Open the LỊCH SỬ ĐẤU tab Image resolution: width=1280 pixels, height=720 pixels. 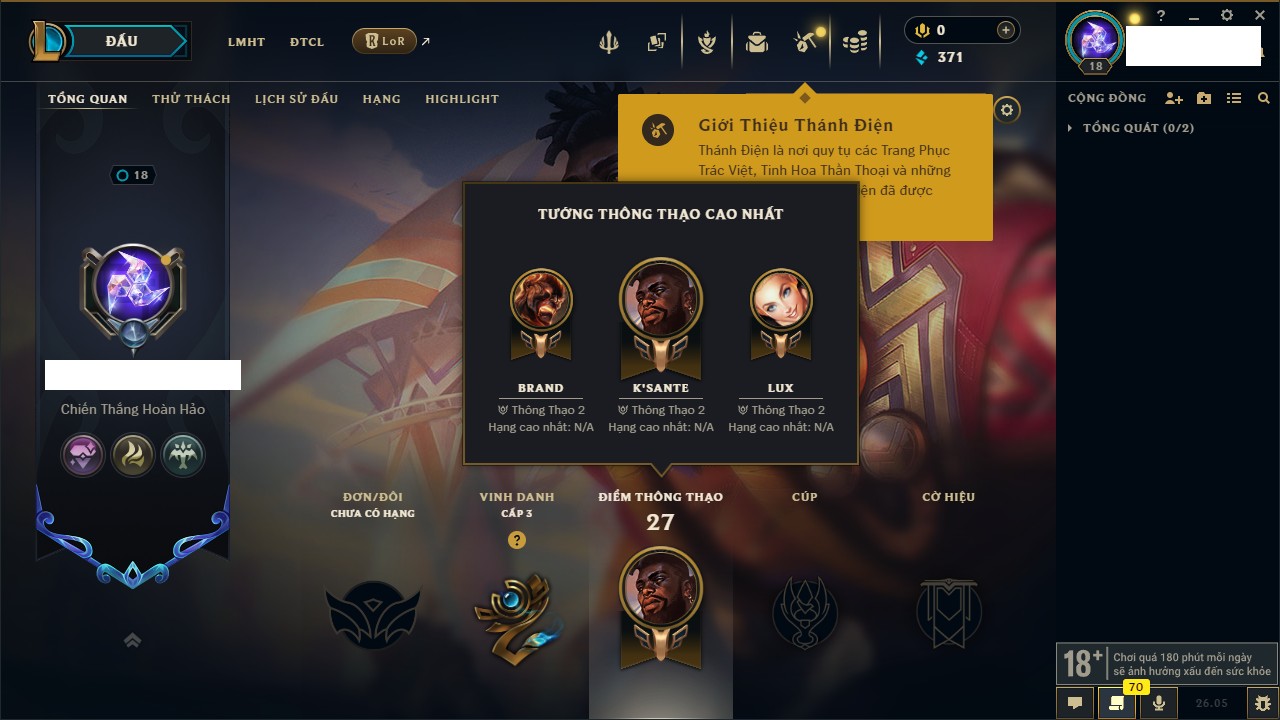pyautogui.click(x=296, y=99)
